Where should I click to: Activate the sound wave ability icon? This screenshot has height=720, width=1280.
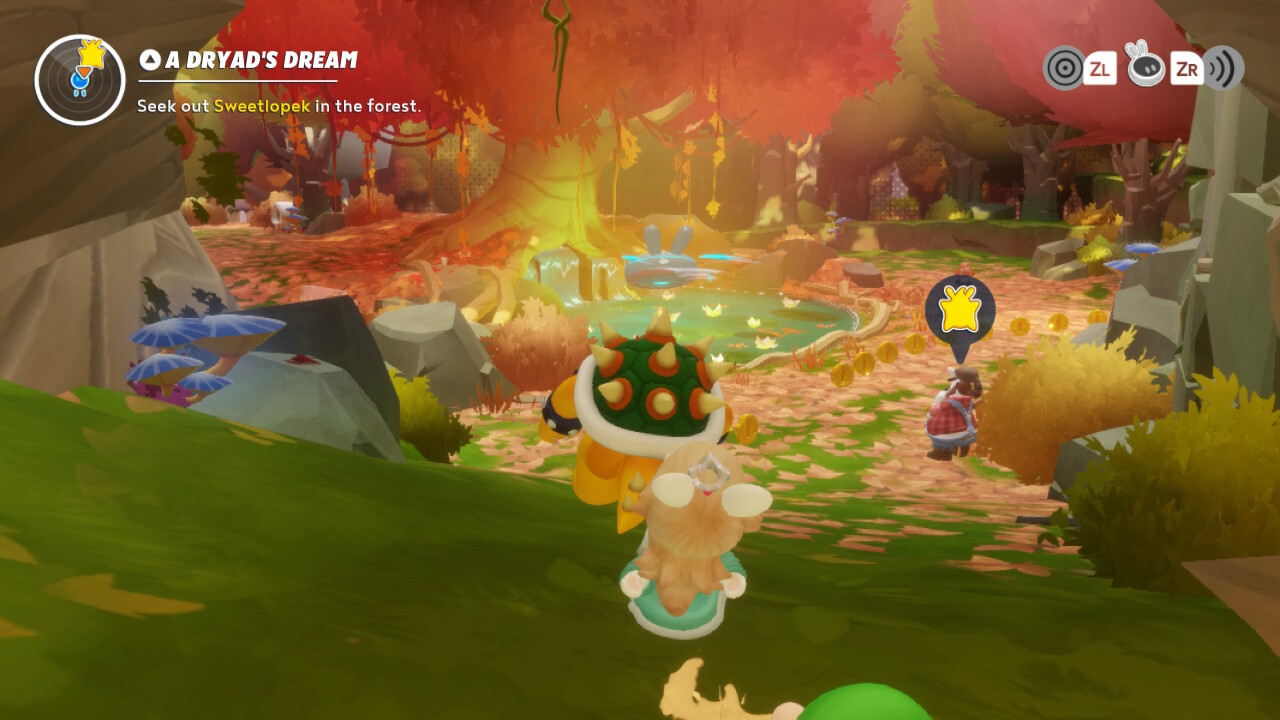pyautogui.click(x=1224, y=69)
